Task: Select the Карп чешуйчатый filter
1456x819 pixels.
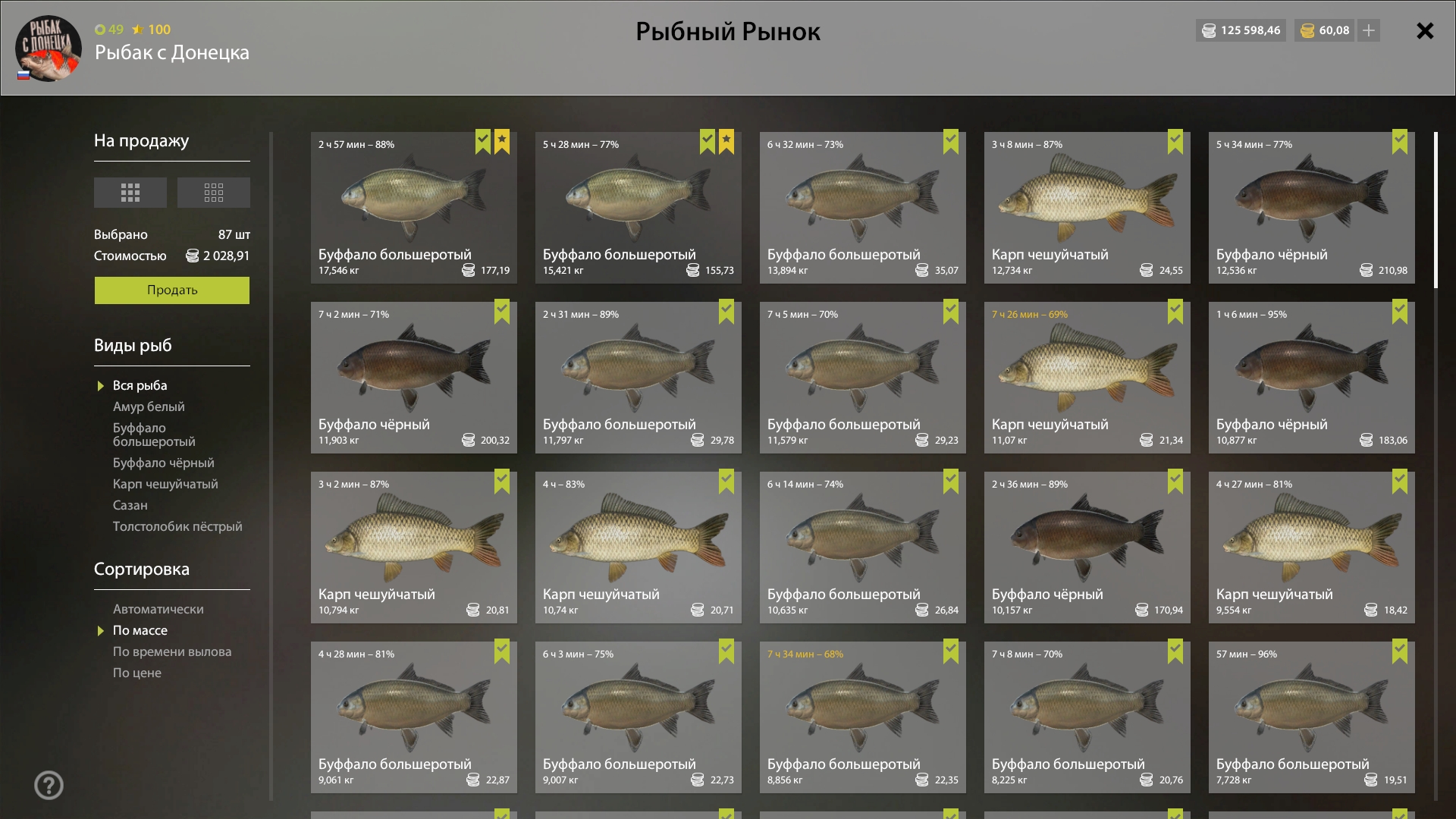Action: click(x=165, y=485)
